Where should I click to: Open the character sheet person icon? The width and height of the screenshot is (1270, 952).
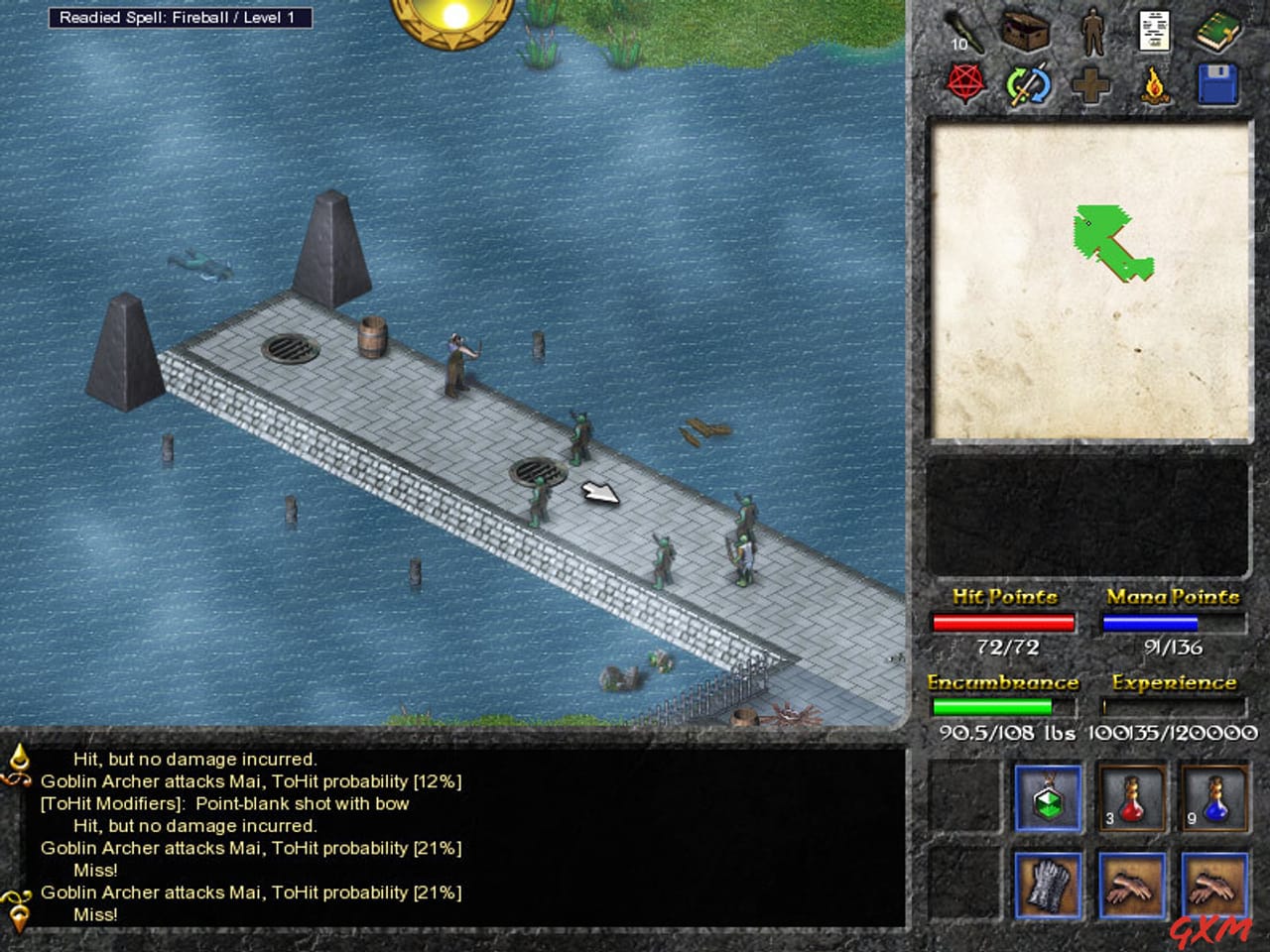[1091, 30]
